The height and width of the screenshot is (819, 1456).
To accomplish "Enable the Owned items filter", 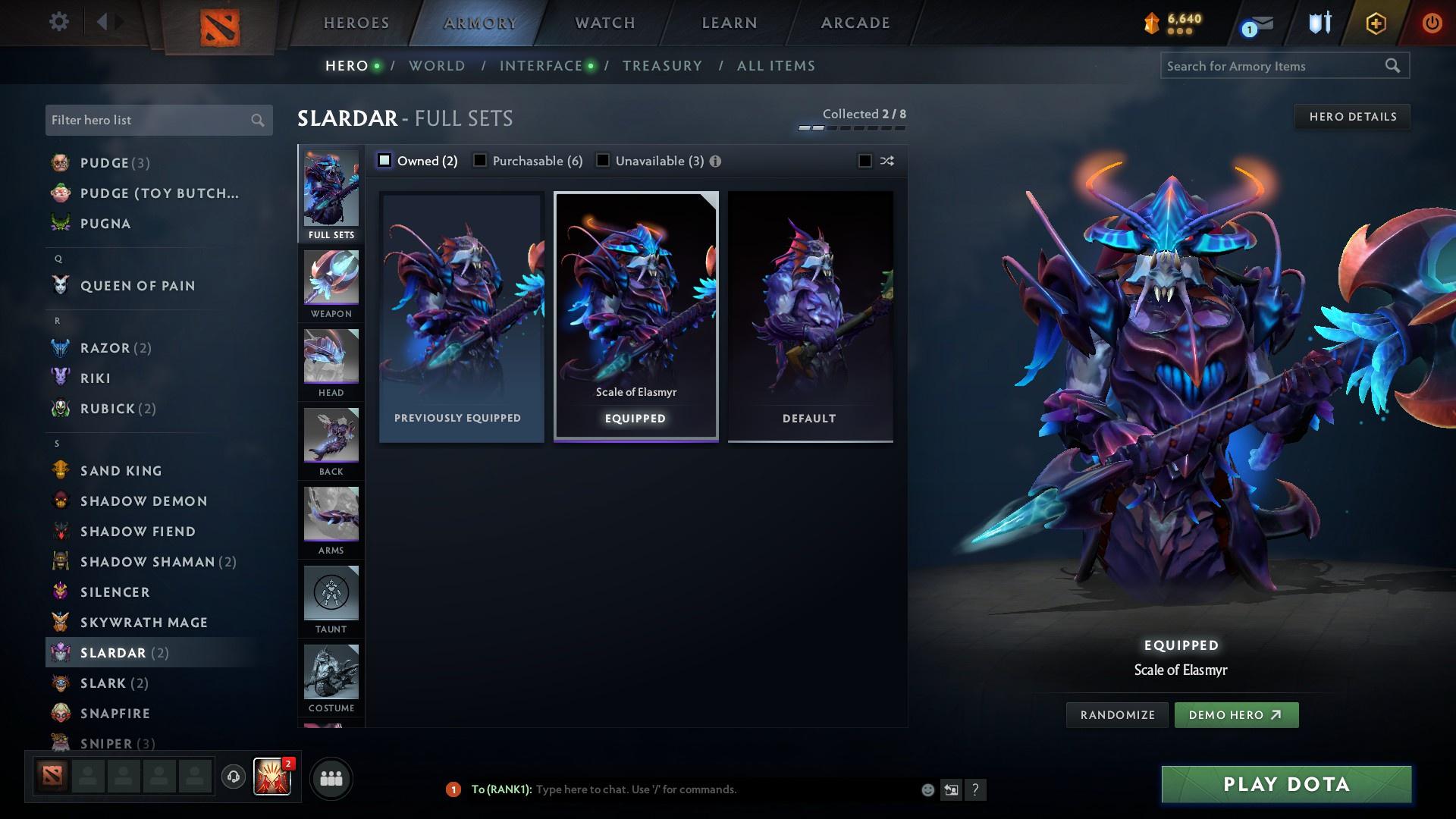I will pyautogui.click(x=385, y=160).
